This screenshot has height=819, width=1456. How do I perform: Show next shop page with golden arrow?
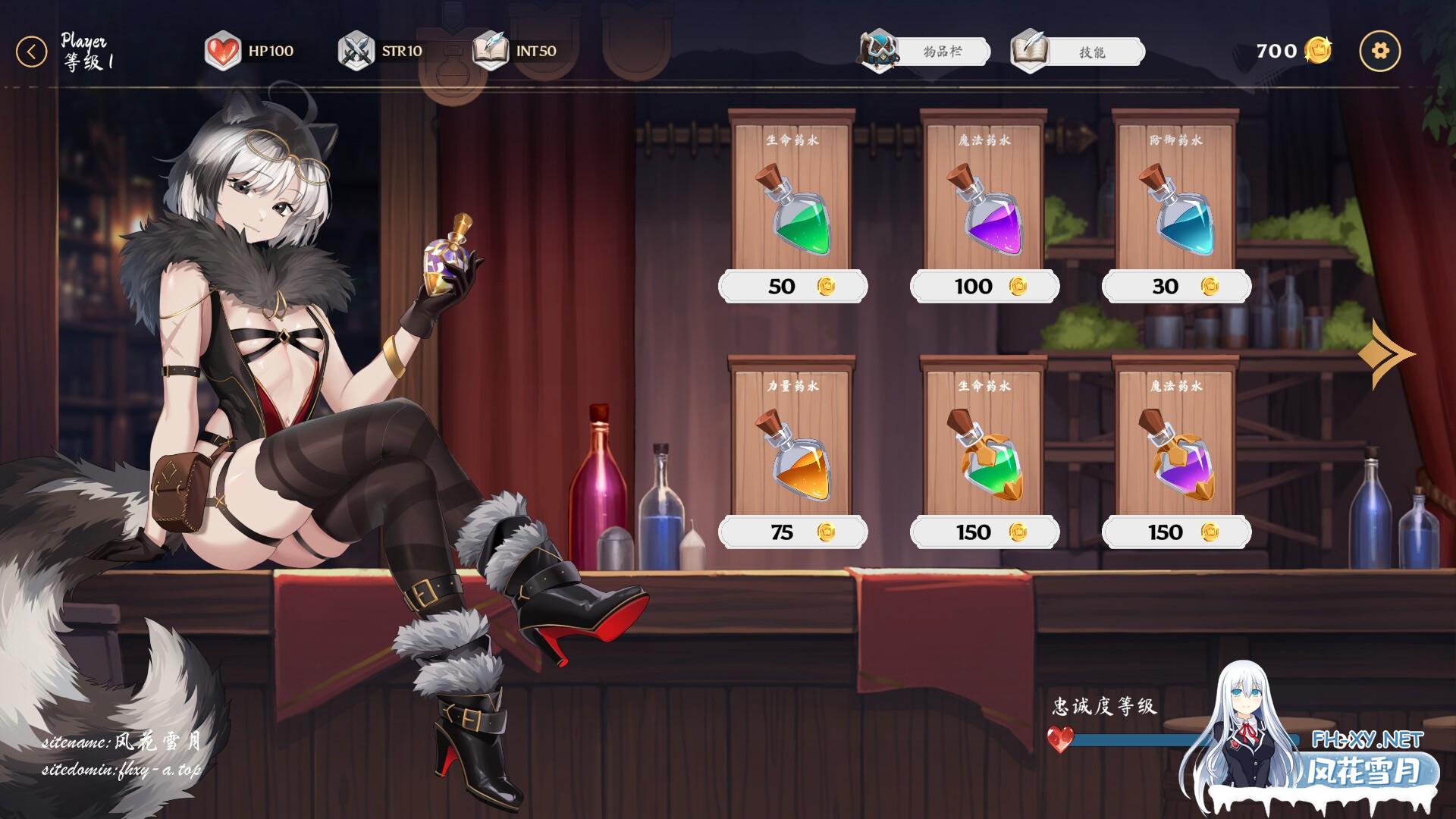click(x=1385, y=354)
